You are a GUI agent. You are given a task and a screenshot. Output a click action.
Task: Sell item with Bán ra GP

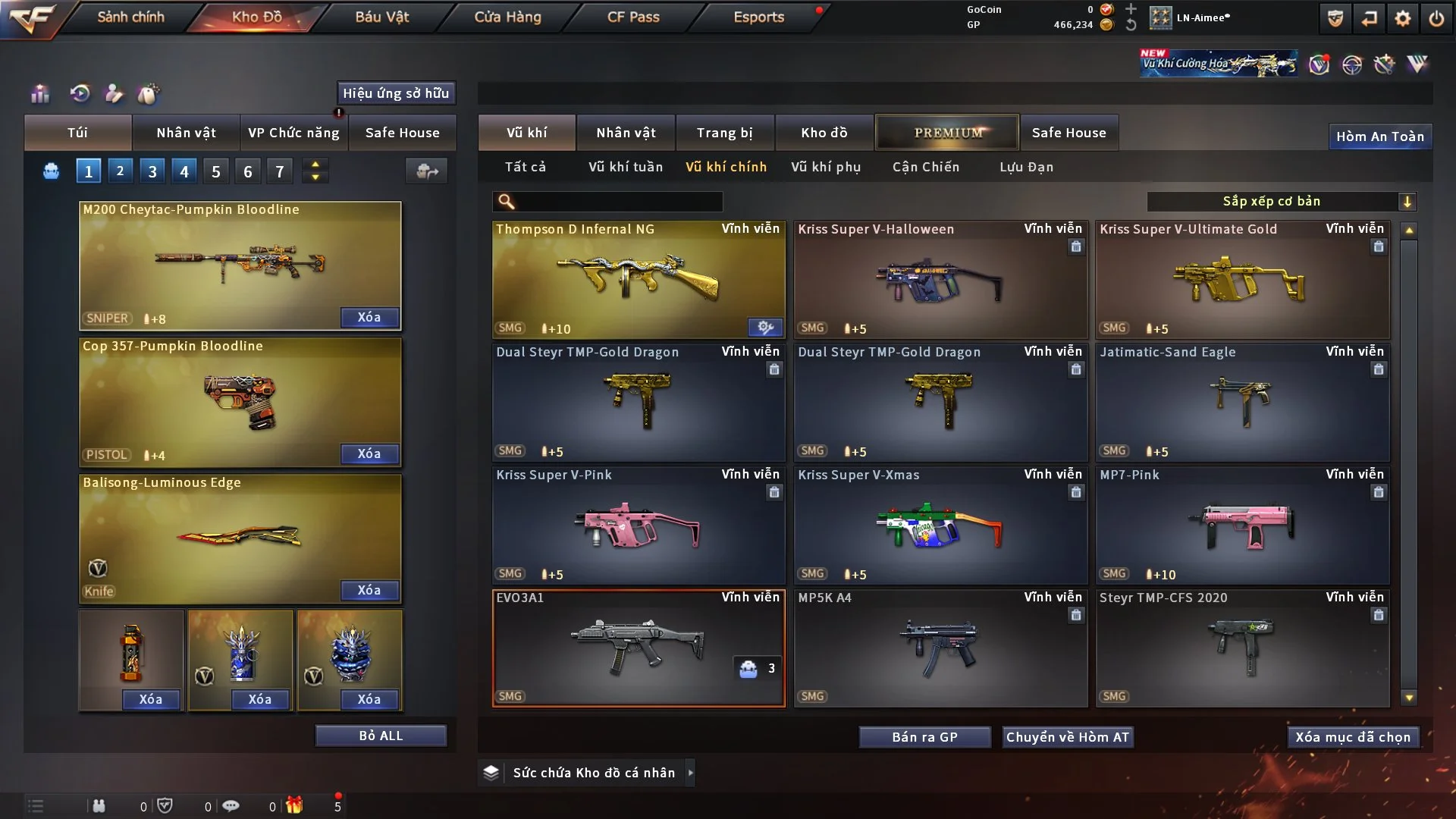pos(924,737)
